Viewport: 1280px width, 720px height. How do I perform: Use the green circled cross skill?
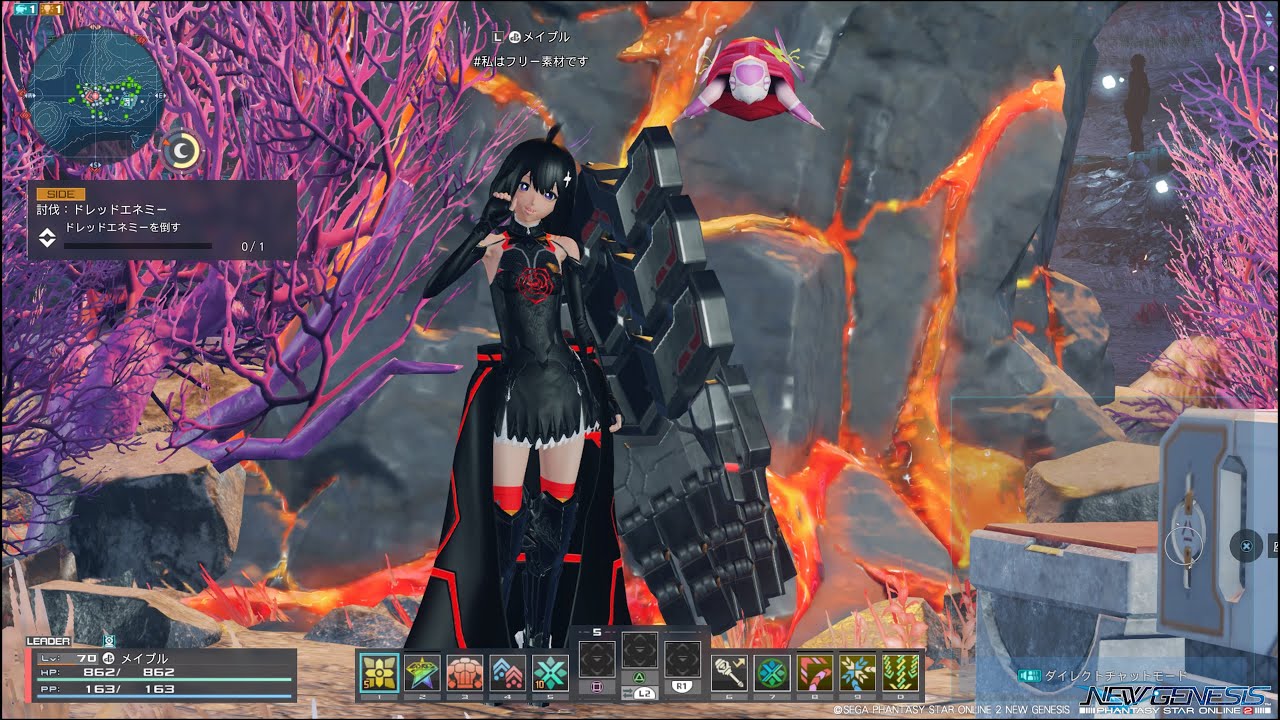(772, 673)
